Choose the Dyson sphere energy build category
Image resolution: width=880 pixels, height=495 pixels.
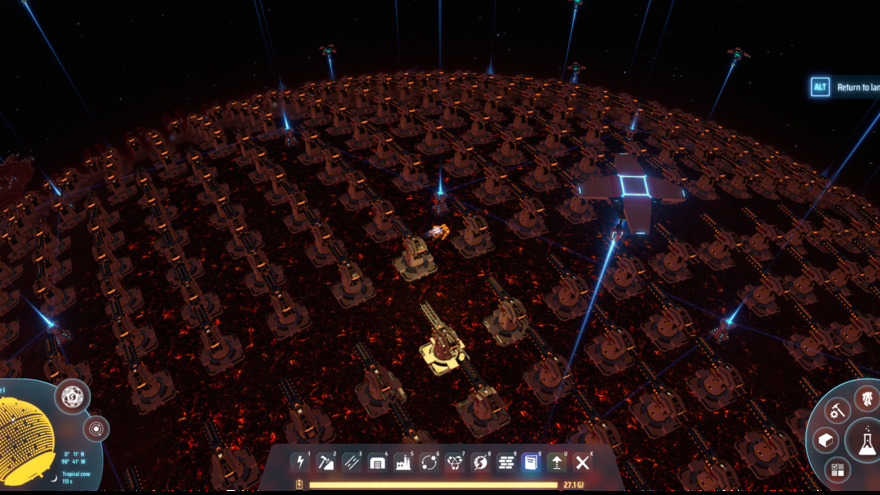tap(481, 461)
